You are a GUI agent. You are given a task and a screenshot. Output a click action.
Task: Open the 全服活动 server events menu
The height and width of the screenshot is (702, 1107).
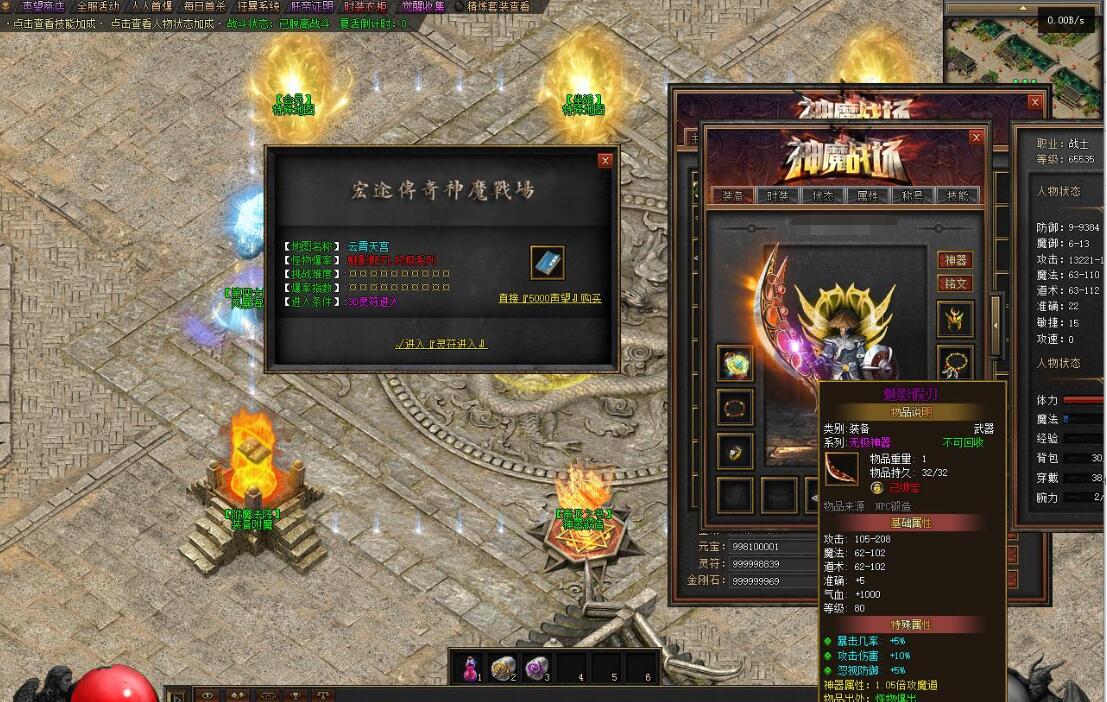coord(97,6)
